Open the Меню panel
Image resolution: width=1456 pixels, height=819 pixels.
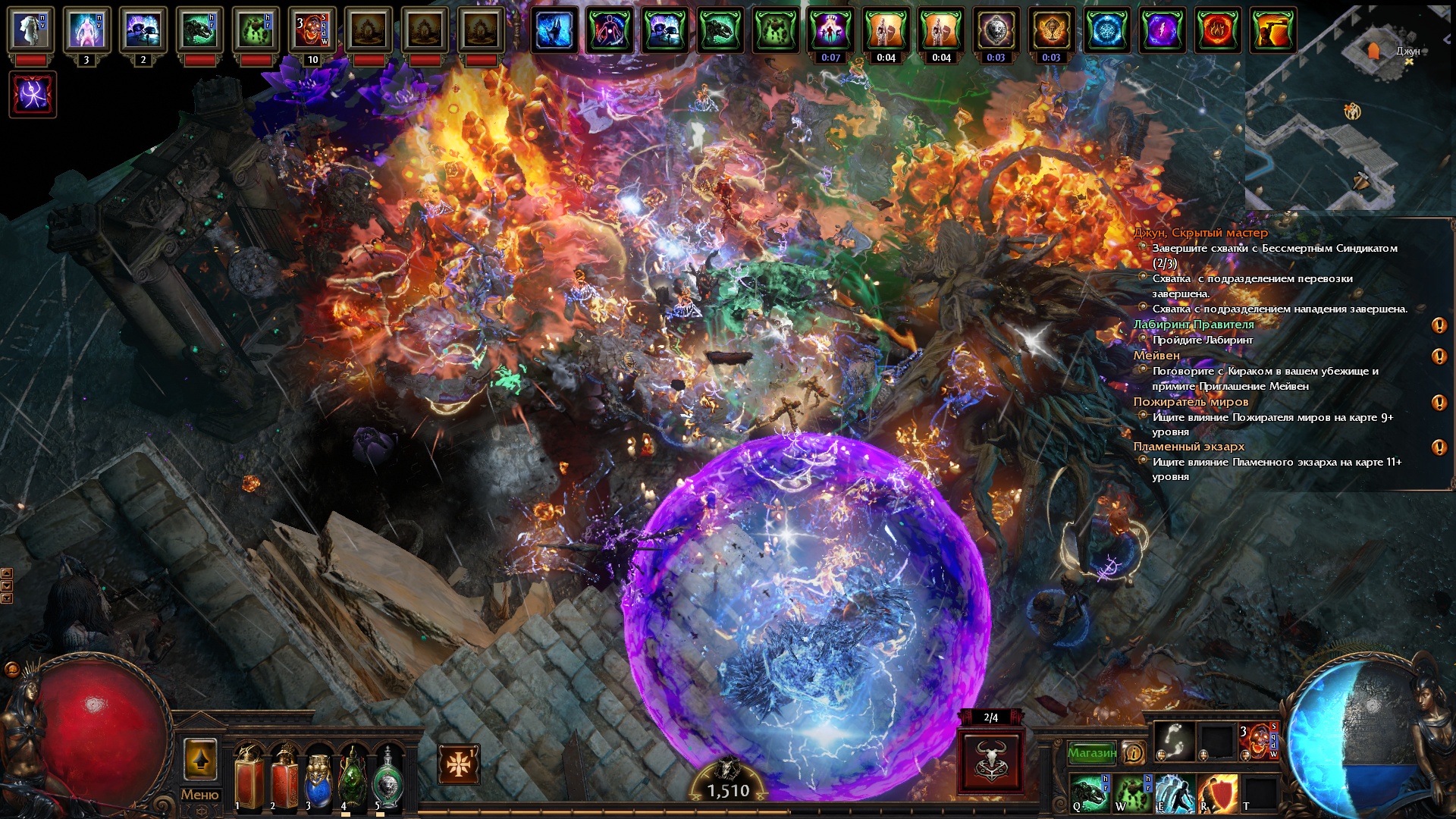pyautogui.click(x=199, y=795)
